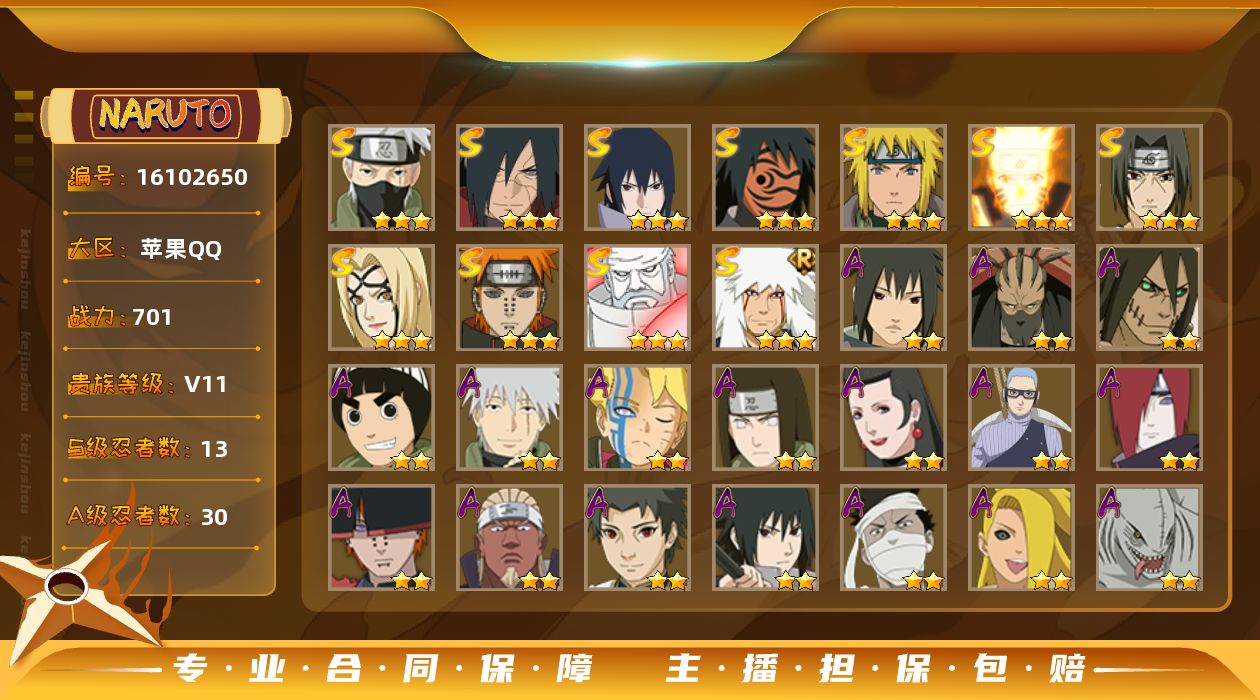The height and width of the screenshot is (700, 1260).
Task: Select the glowing orange chakra Naruto tile
Action: (x=1021, y=178)
